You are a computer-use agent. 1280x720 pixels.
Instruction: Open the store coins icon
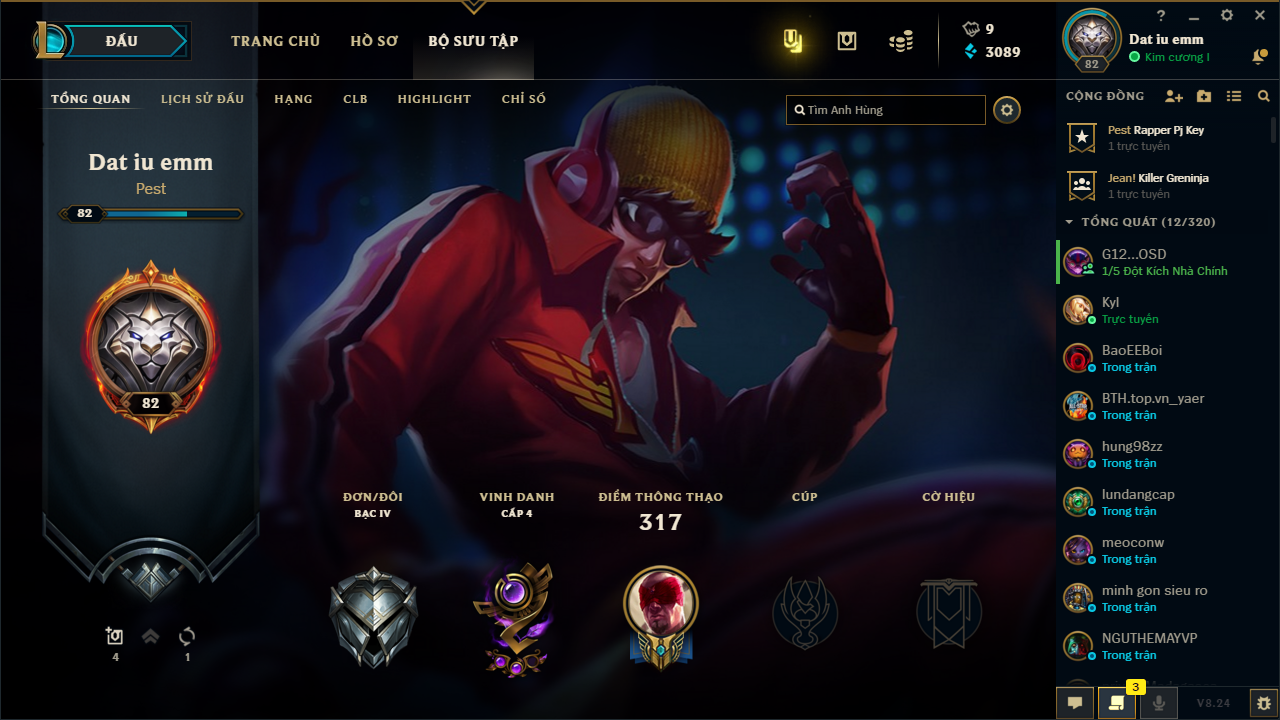(901, 41)
